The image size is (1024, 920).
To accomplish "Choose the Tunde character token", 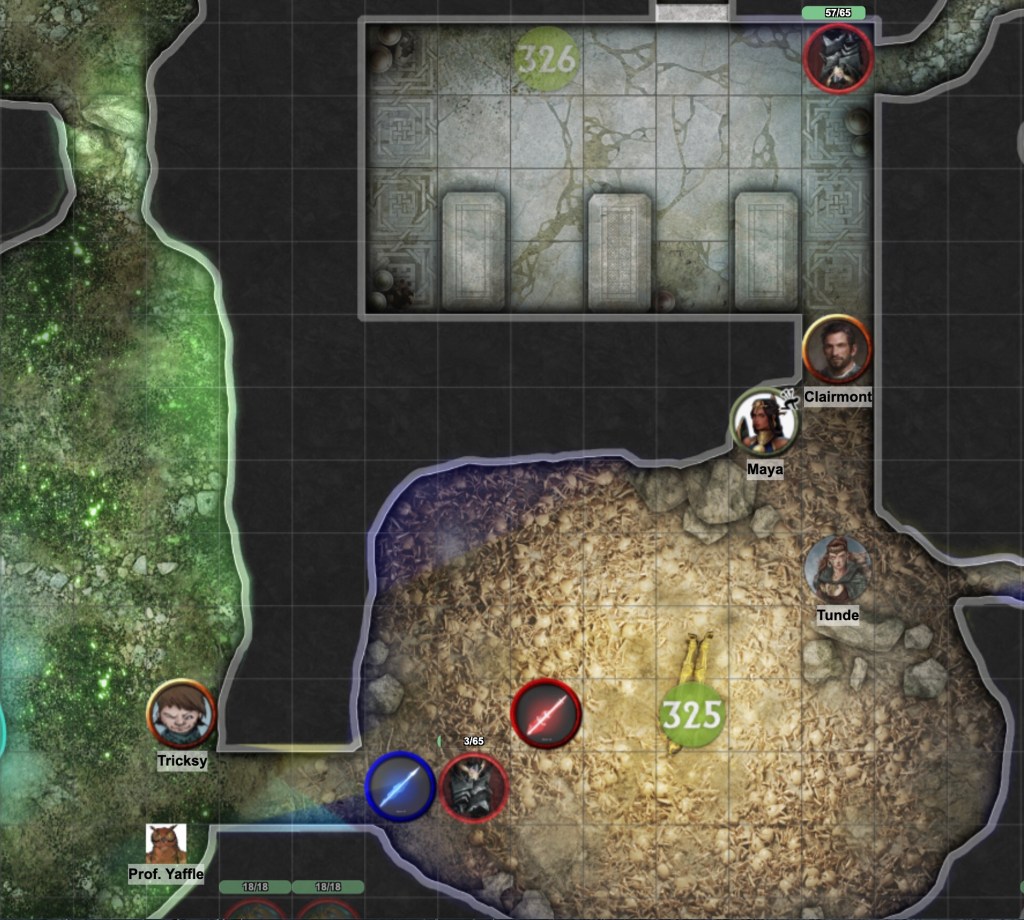I will pyautogui.click(x=837, y=569).
